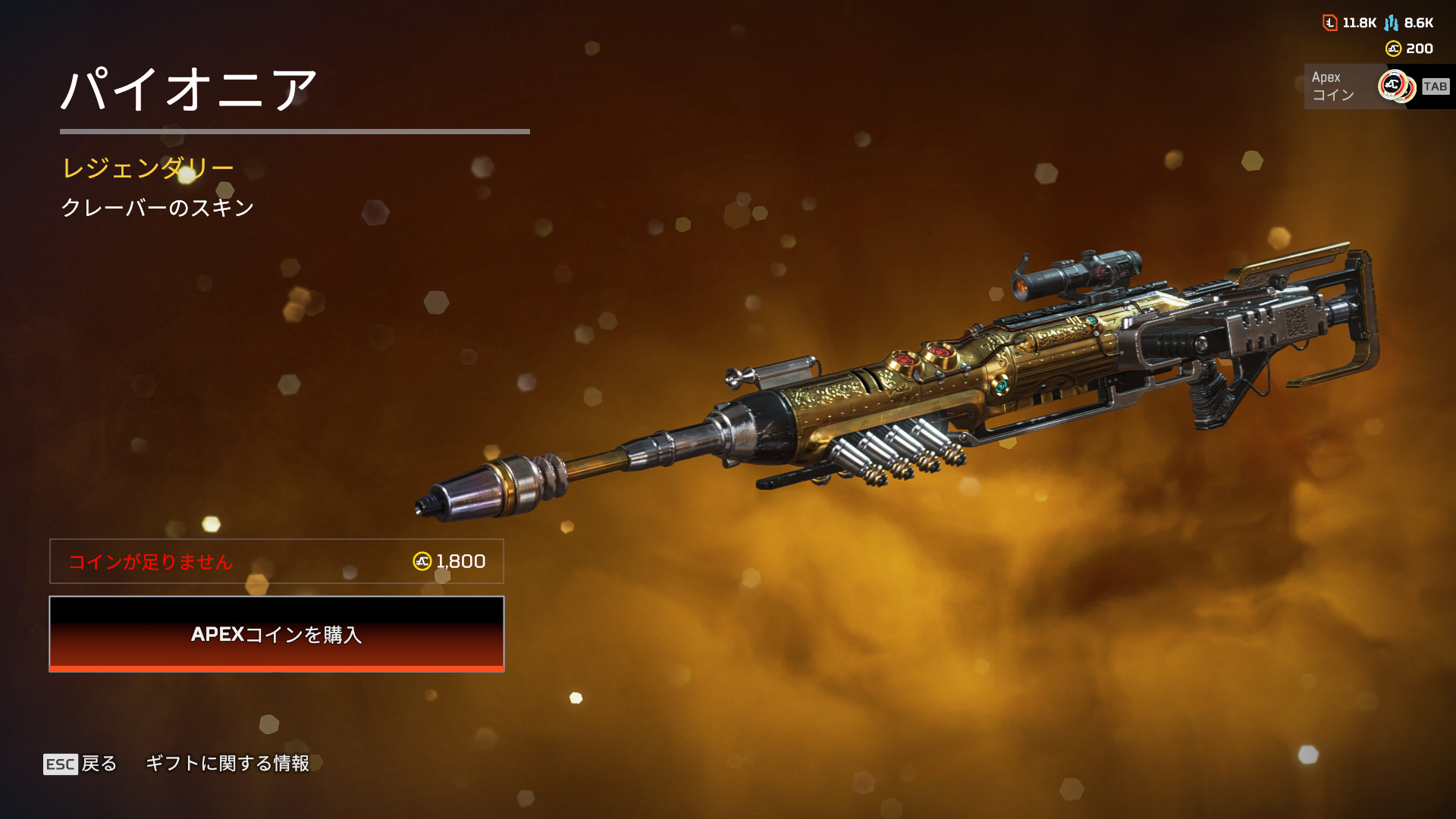Click the APEXコインを購入 button
The image size is (1456, 819).
[x=277, y=634]
